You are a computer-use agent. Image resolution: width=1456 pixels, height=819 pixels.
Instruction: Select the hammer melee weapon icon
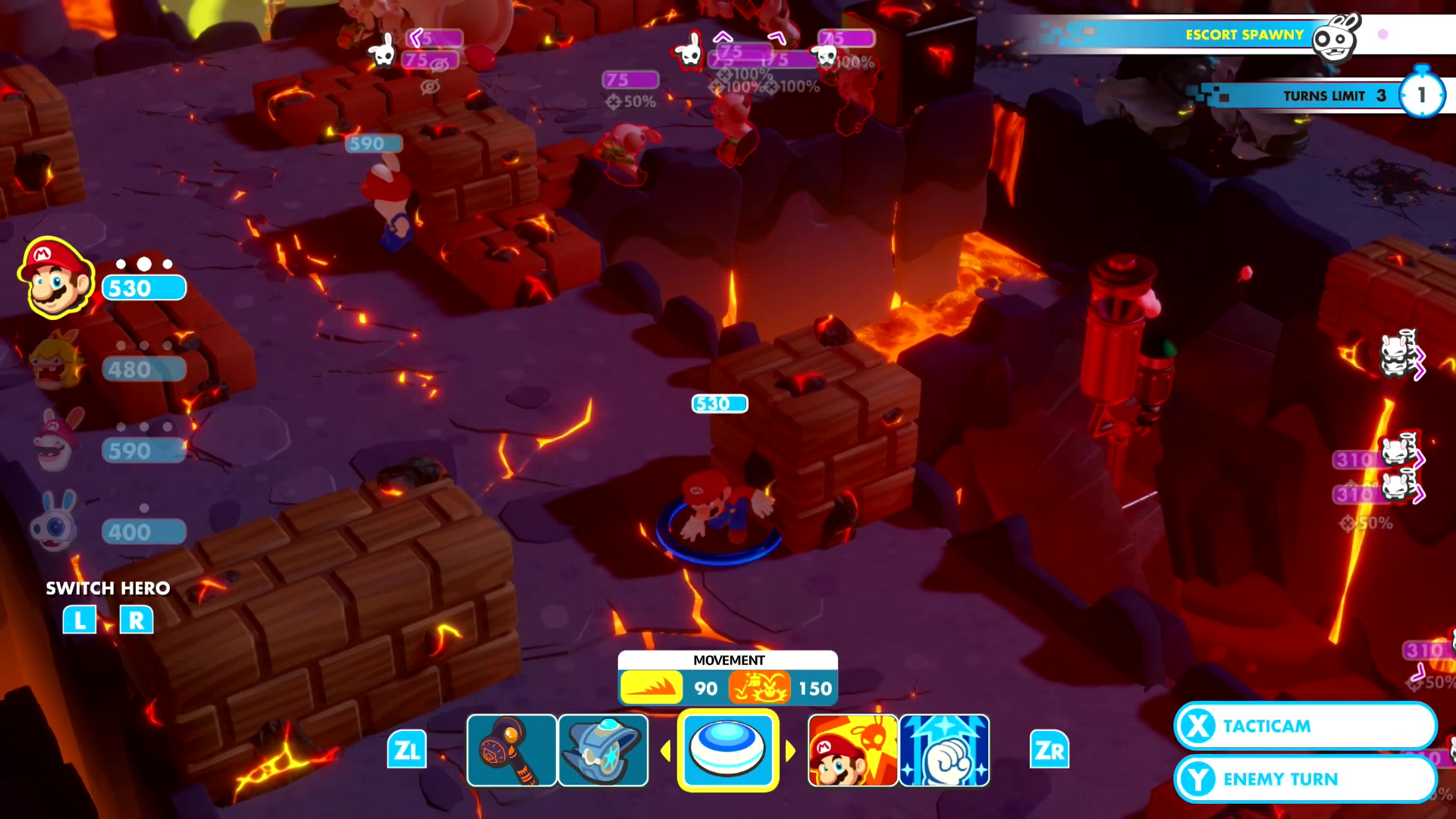click(511, 750)
